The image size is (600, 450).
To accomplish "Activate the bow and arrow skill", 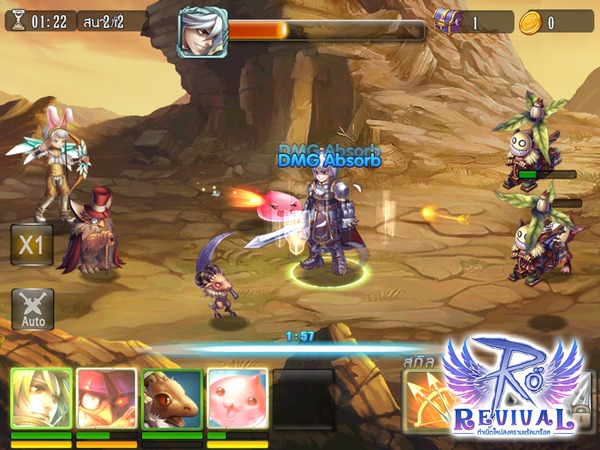I will point(428,400).
